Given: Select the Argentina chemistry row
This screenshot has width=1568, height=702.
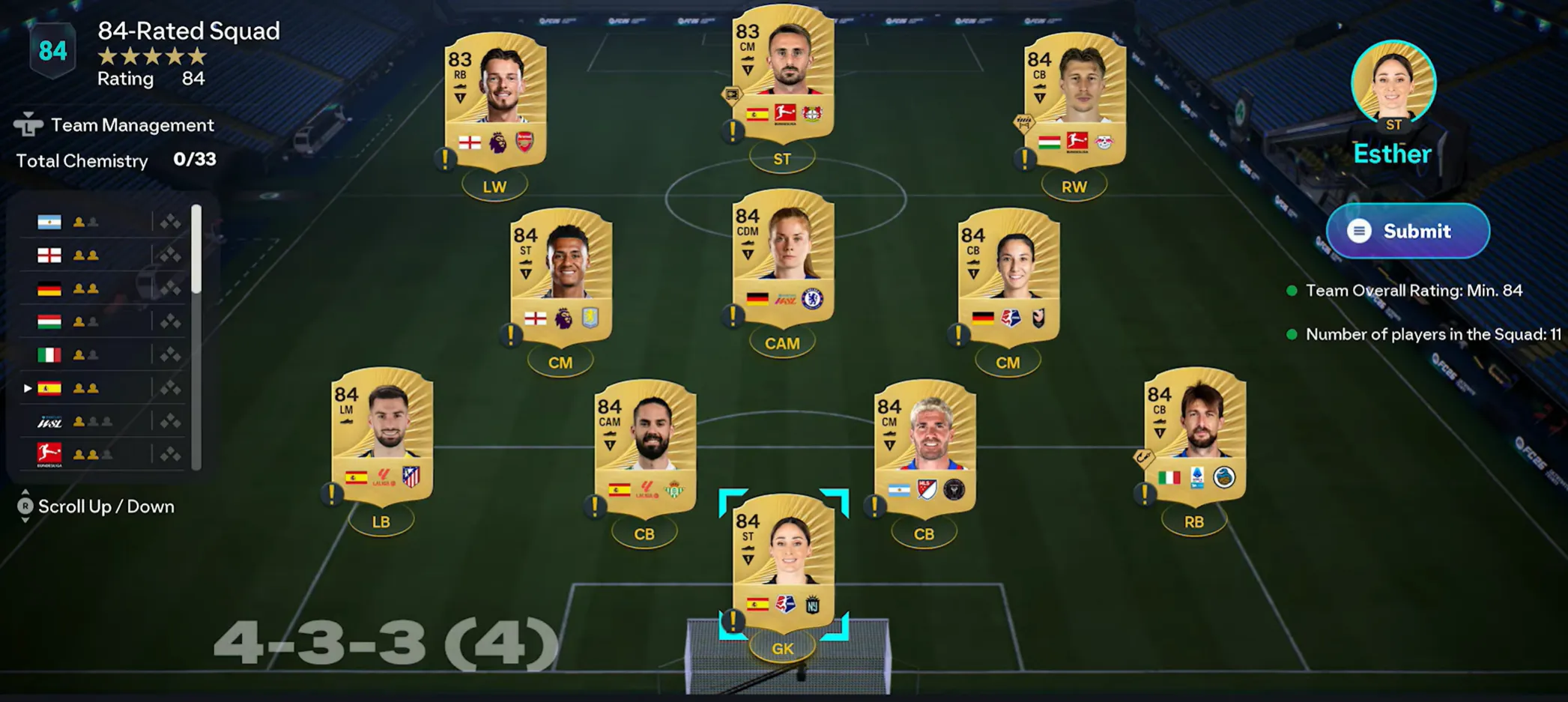Looking at the screenshot, I should (x=101, y=223).
